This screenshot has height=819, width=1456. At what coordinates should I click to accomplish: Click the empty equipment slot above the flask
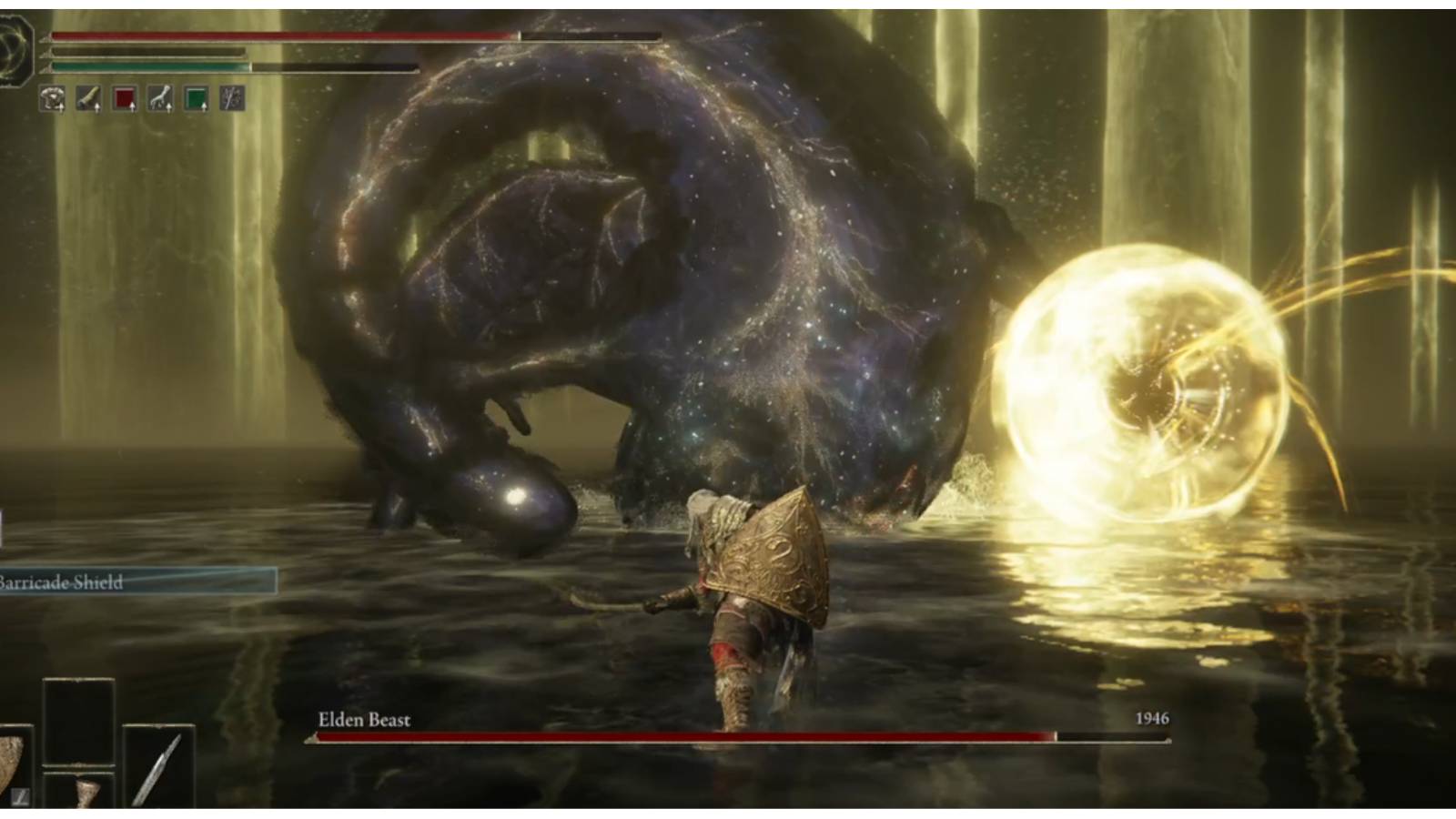78,722
